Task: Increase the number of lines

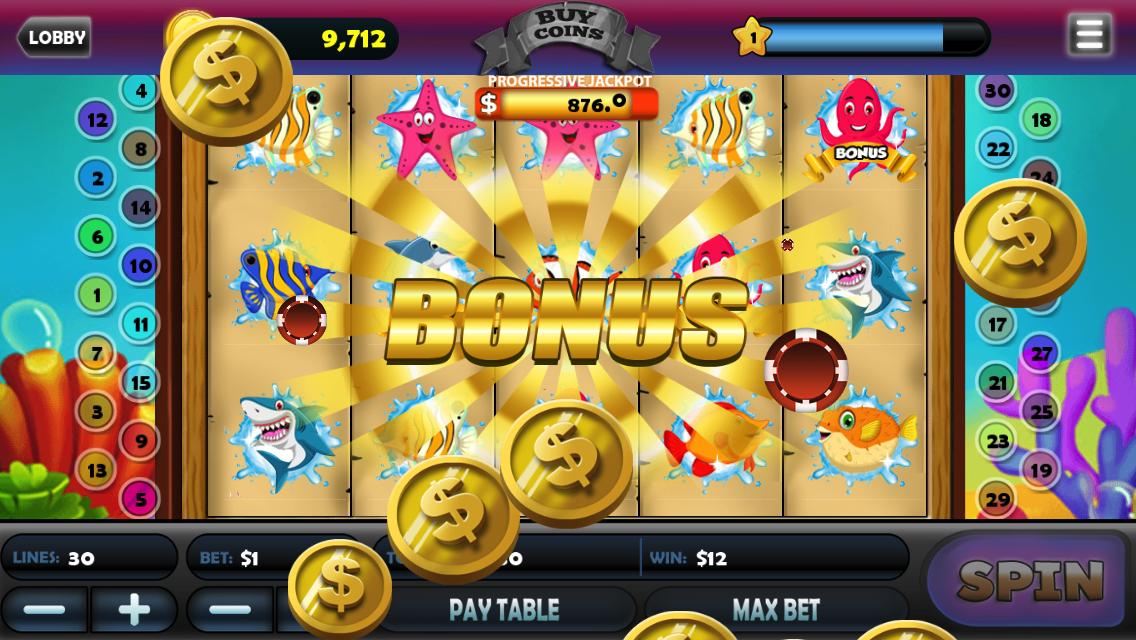Action: pyautogui.click(x=133, y=609)
